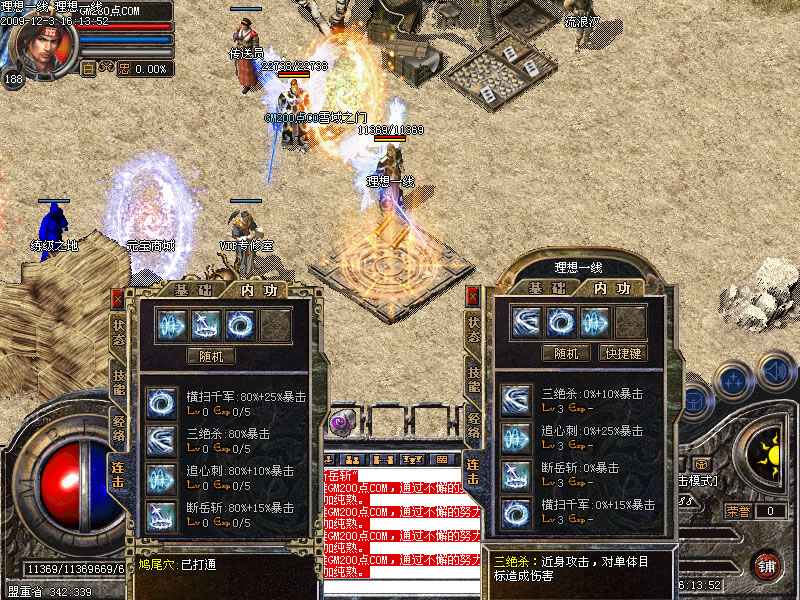Click the player portrait avatar

(x=39, y=45)
